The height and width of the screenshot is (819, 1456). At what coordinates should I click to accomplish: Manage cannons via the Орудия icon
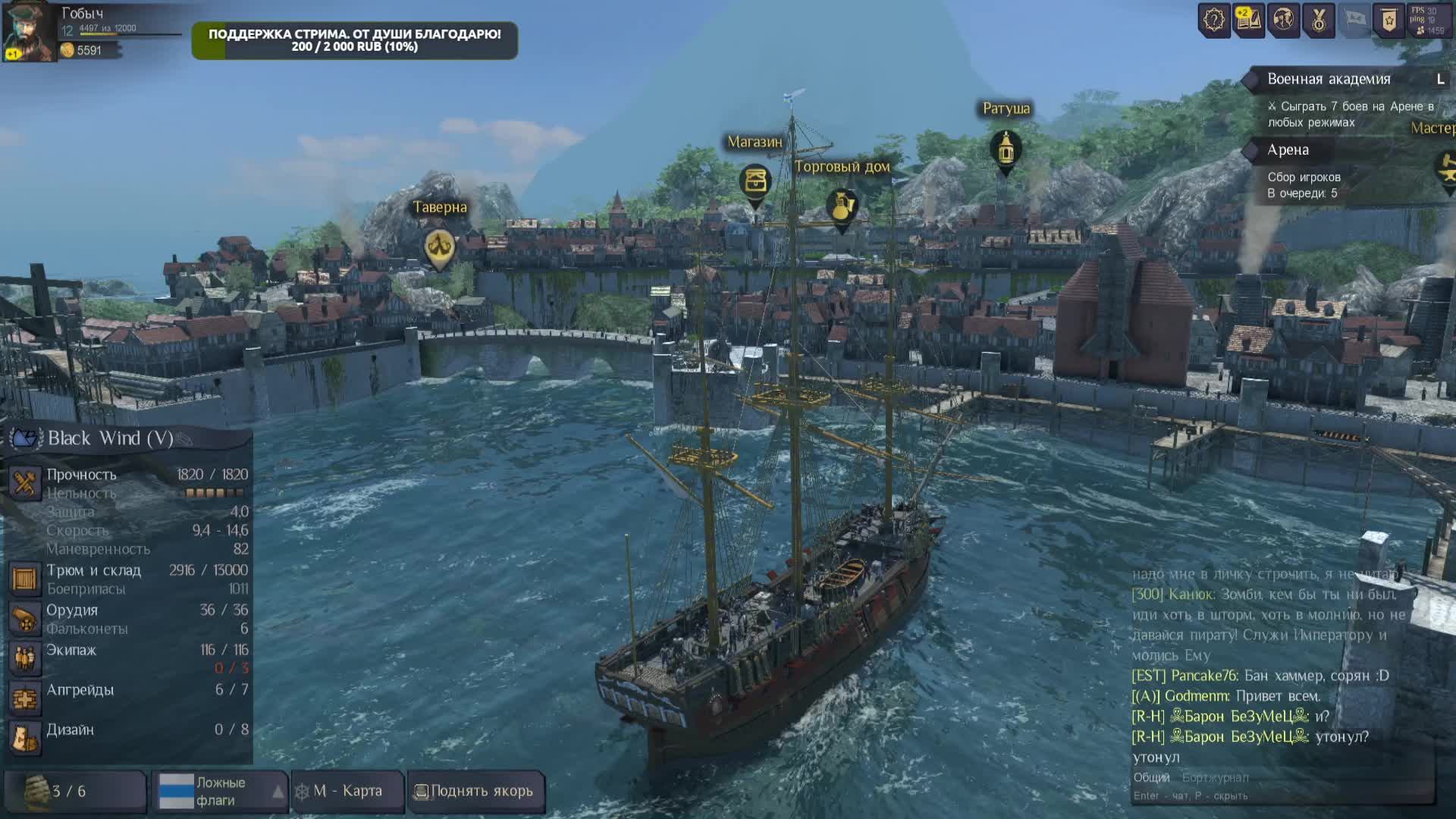point(24,619)
